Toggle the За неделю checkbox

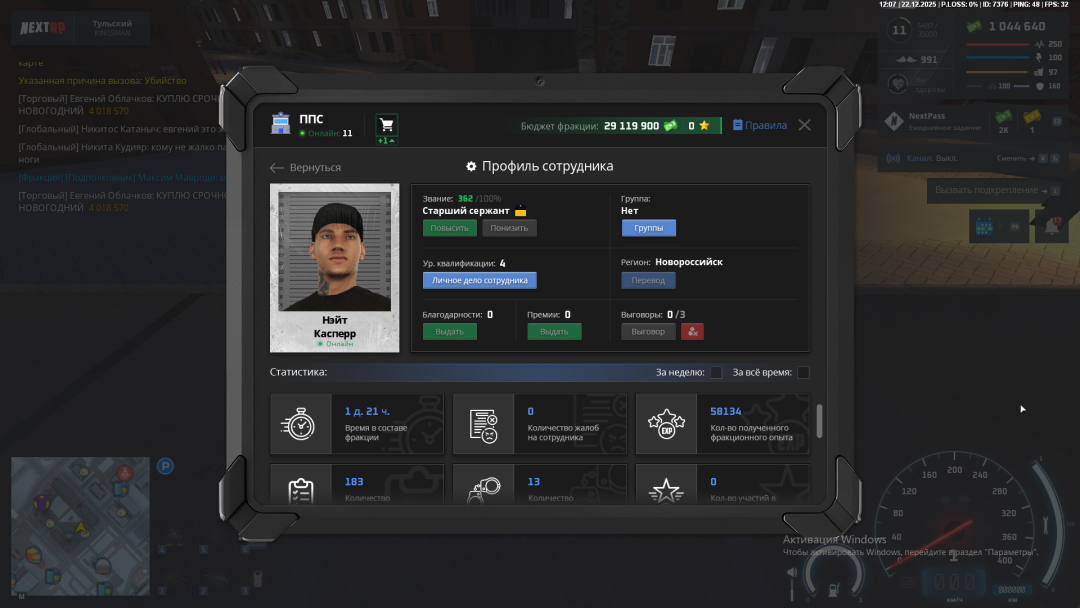(x=716, y=373)
